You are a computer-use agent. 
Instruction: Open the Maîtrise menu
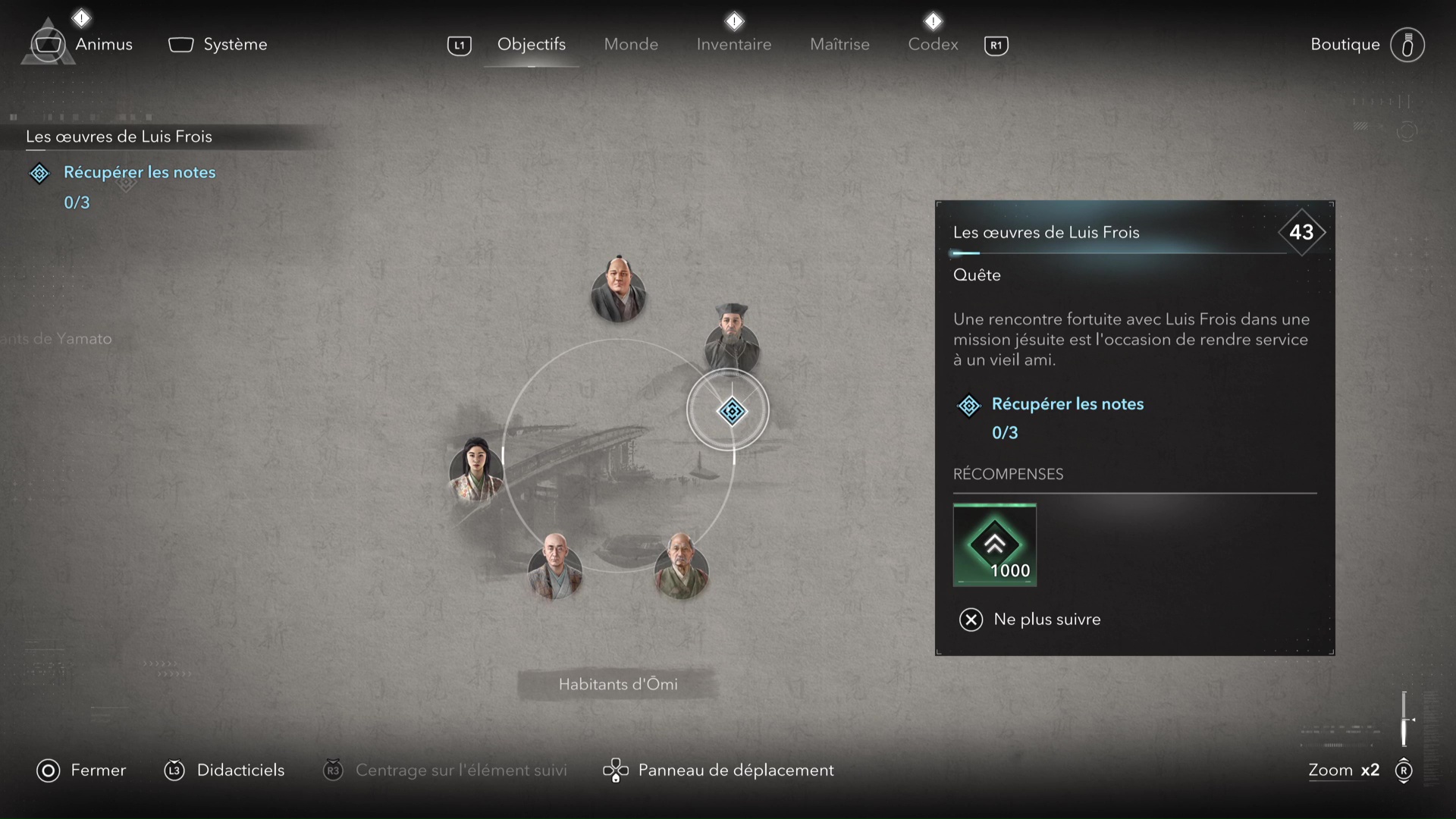[x=839, y=44]
